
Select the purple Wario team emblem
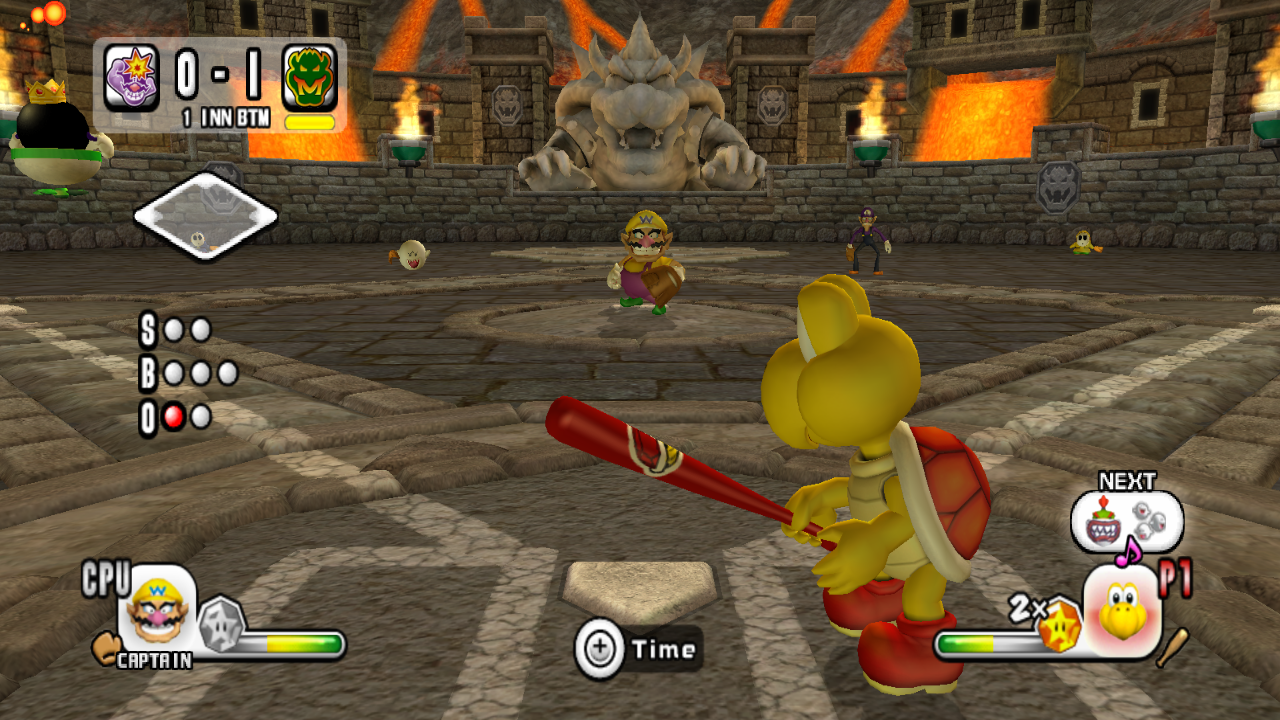(131, 77)
